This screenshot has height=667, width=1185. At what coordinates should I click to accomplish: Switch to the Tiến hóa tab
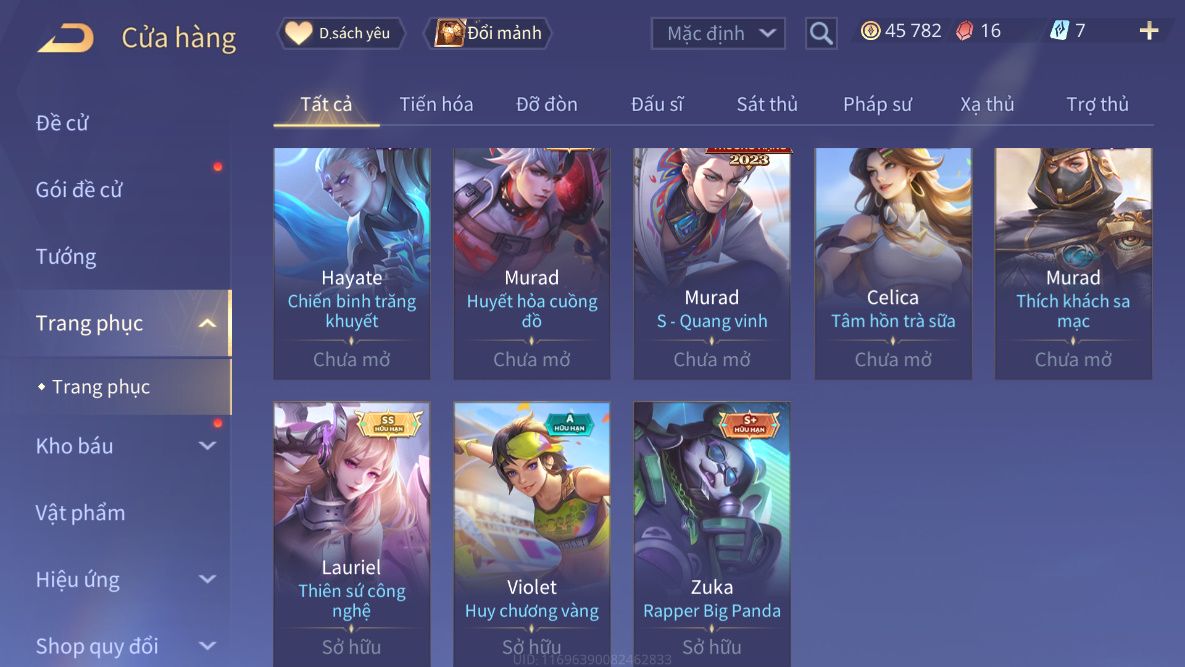tap(436, 104)
